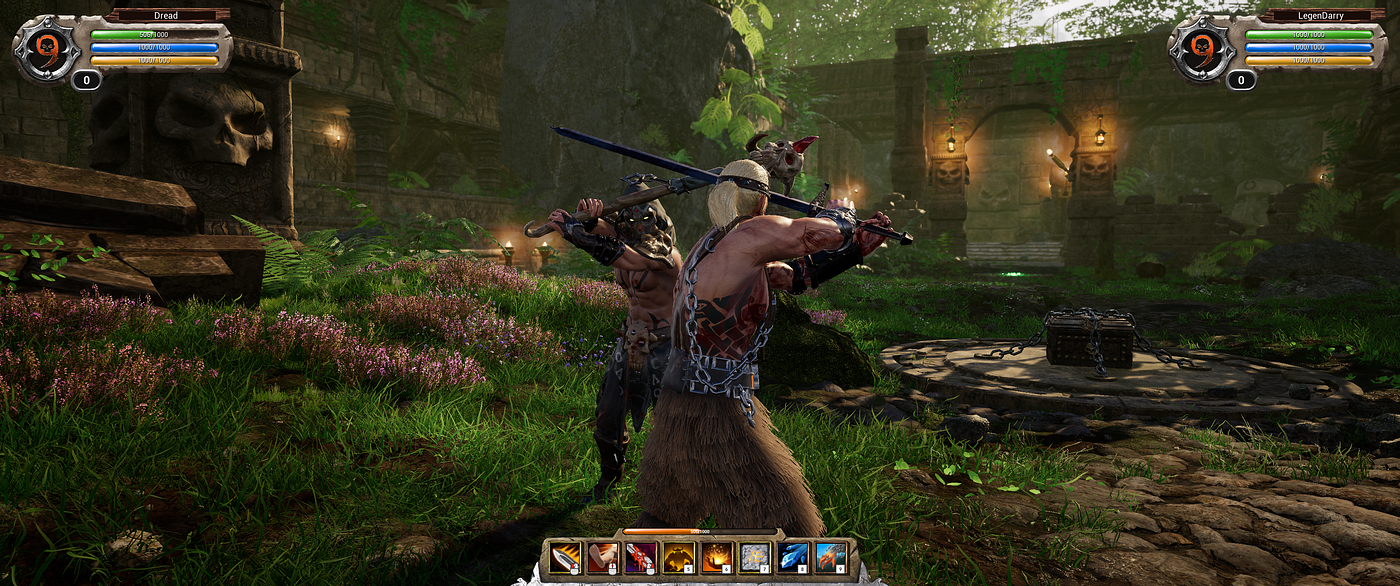Select the orange claw strike ability

tap(830, 557)
